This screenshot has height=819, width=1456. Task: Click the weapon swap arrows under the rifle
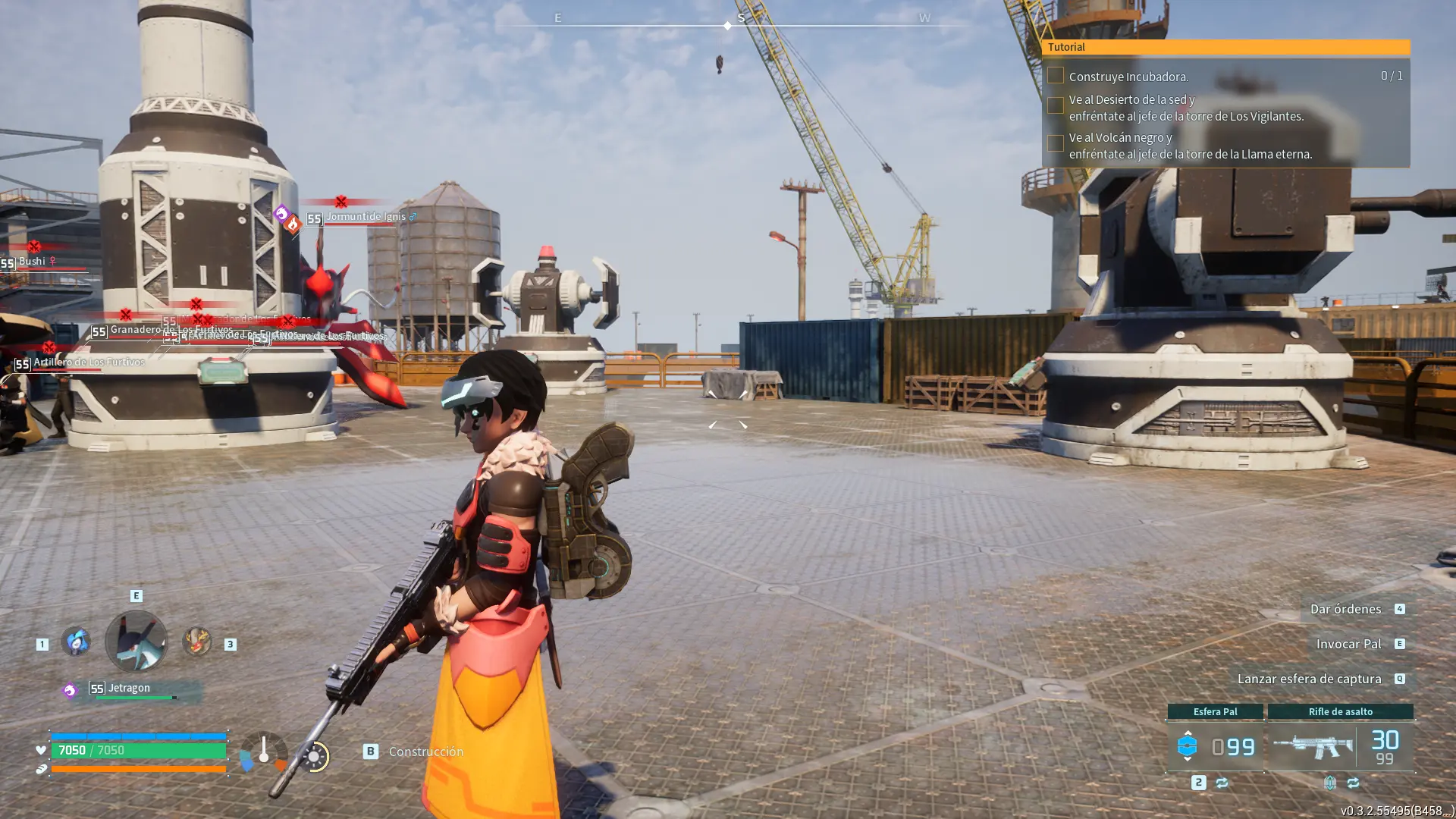coord(1353,783)
